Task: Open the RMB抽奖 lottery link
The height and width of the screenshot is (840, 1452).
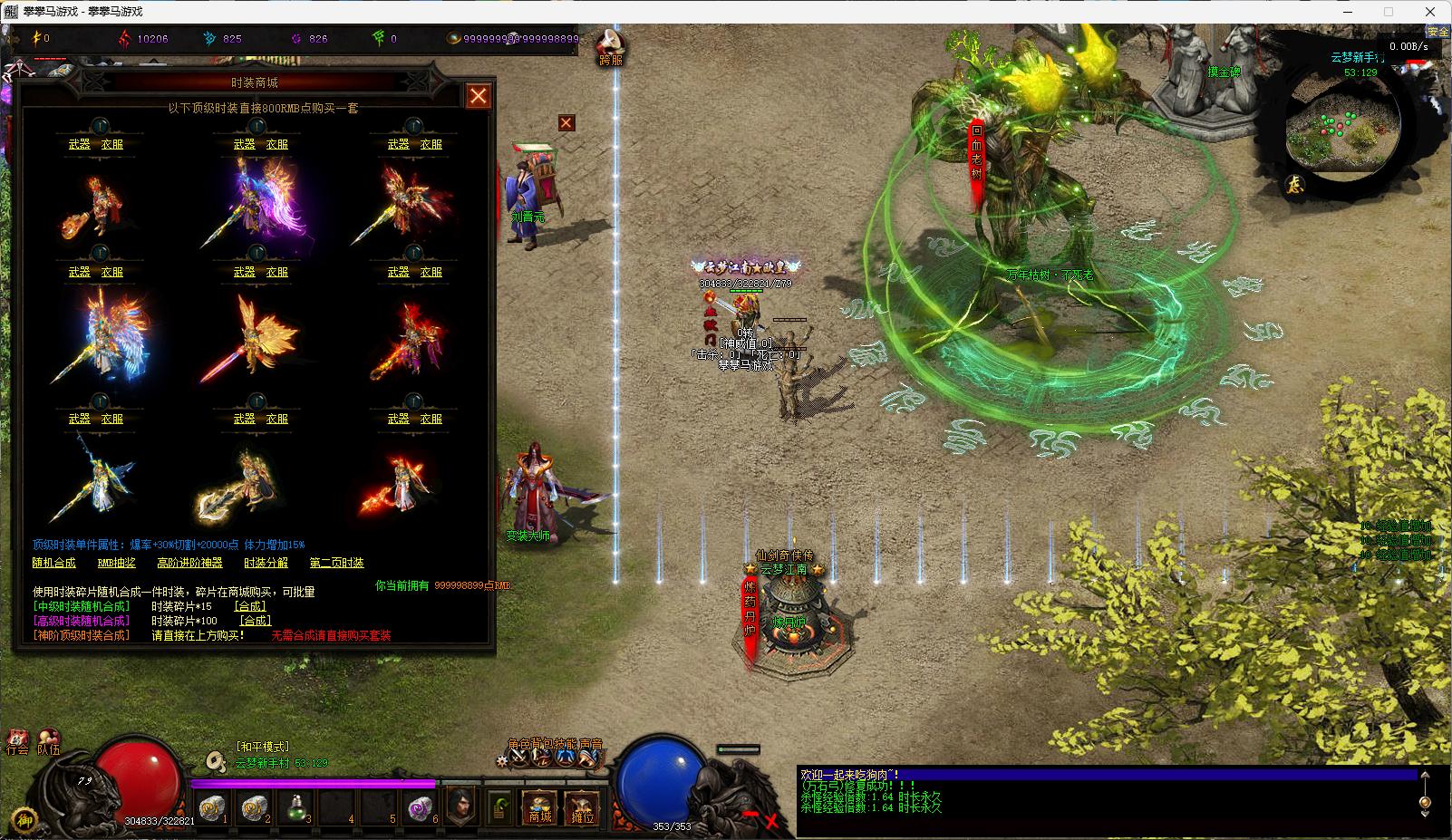Action: (x=116, y=563)
